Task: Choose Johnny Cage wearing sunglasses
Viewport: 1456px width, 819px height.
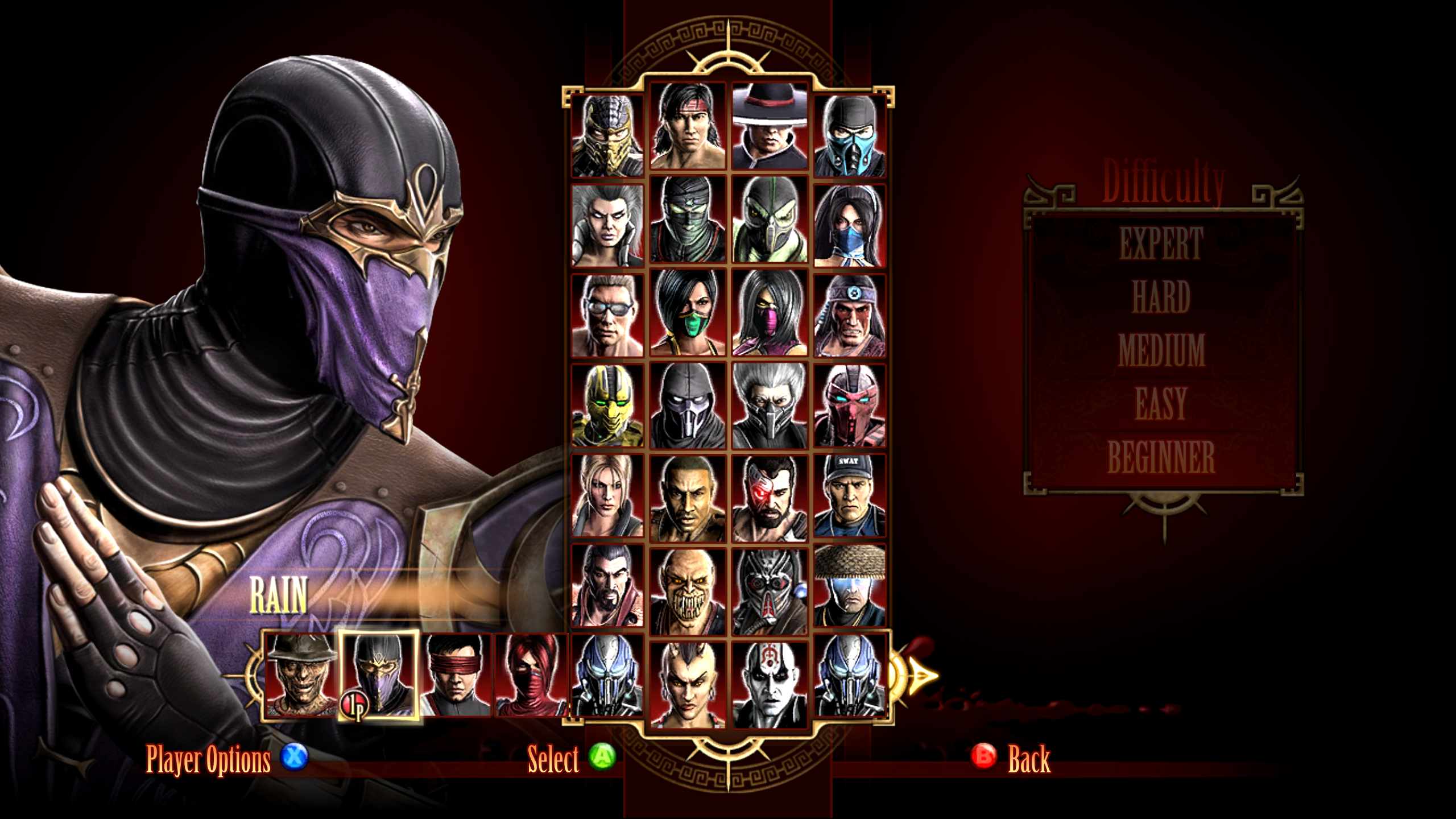Action: point(607,315)
